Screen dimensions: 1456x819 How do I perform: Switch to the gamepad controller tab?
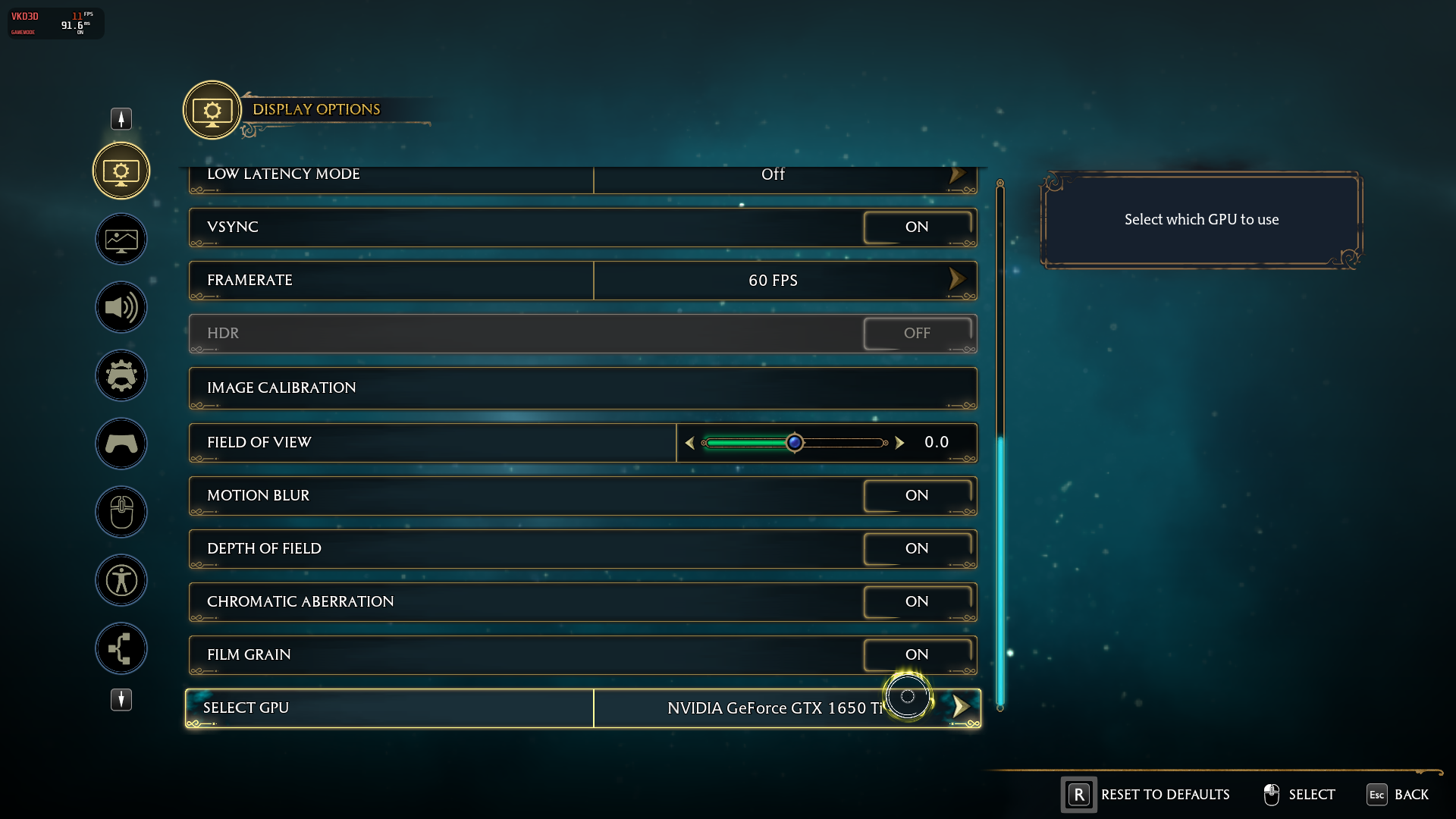pos(121,444)
